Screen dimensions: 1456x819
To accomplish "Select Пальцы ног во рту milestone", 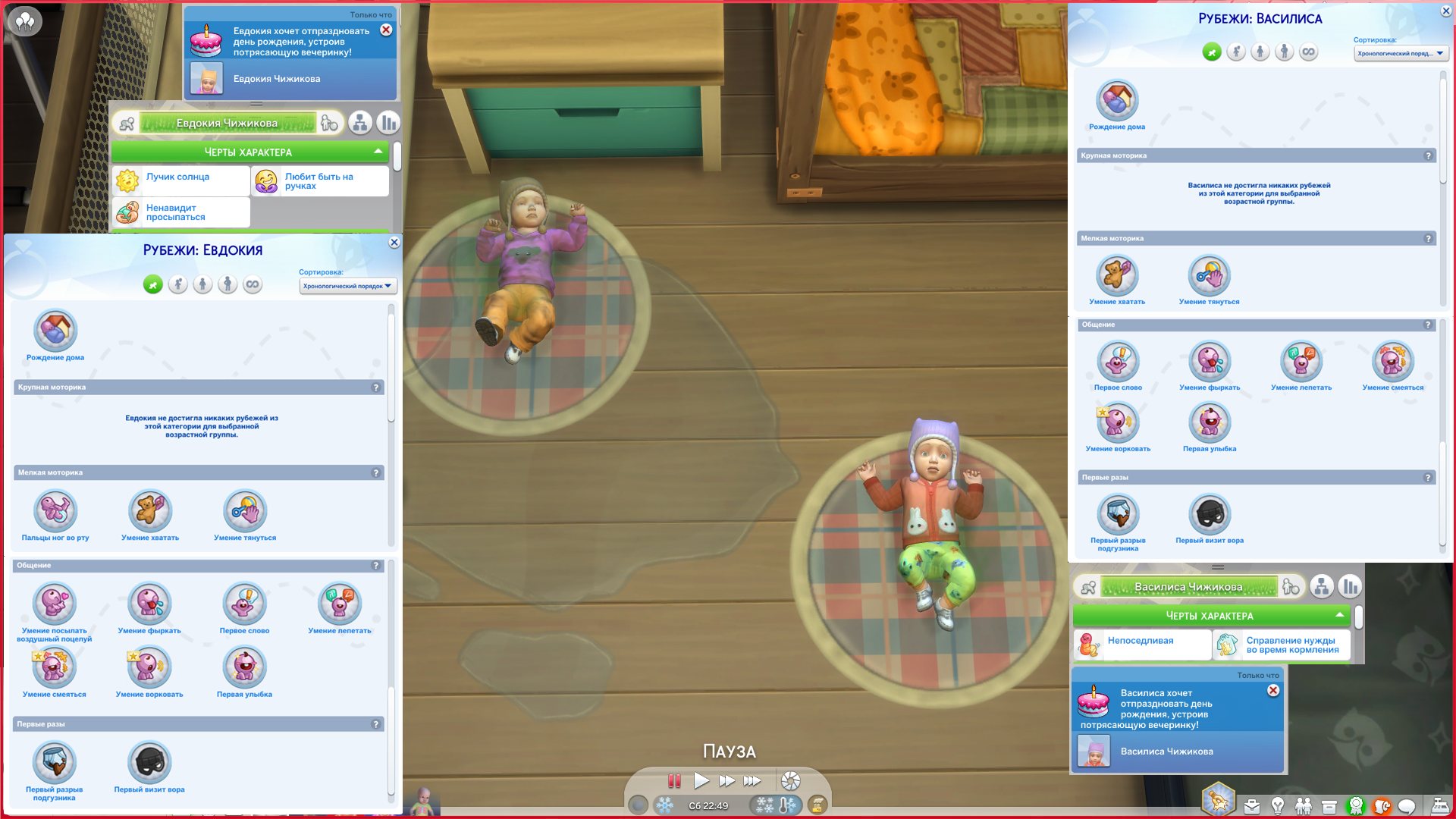I will 55,511.
